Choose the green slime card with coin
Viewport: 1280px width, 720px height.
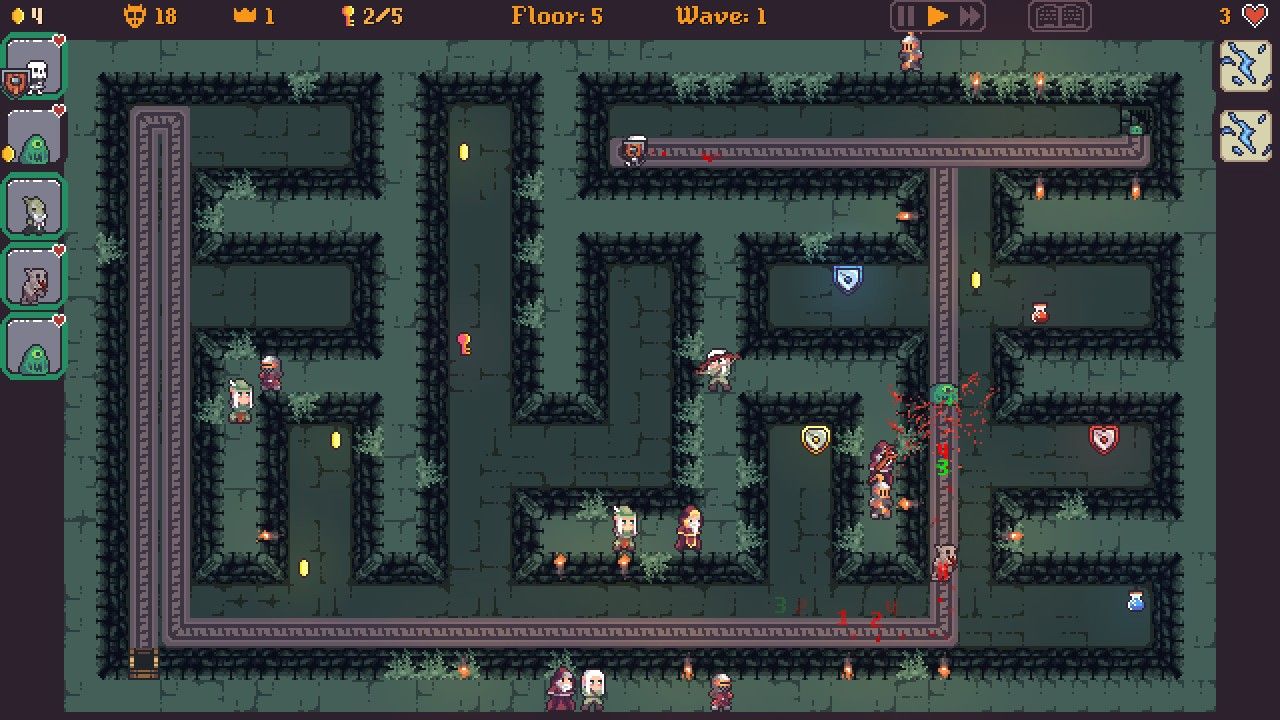(35, 138)
